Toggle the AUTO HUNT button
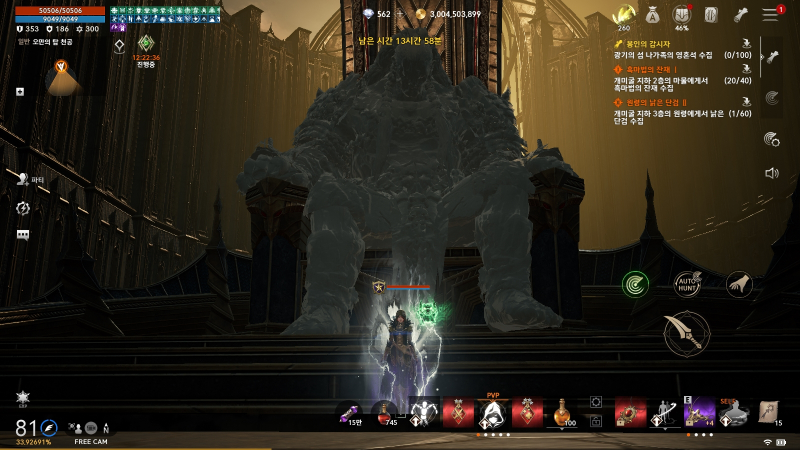The height and width of the screenshot is (450, 800). 687,284
